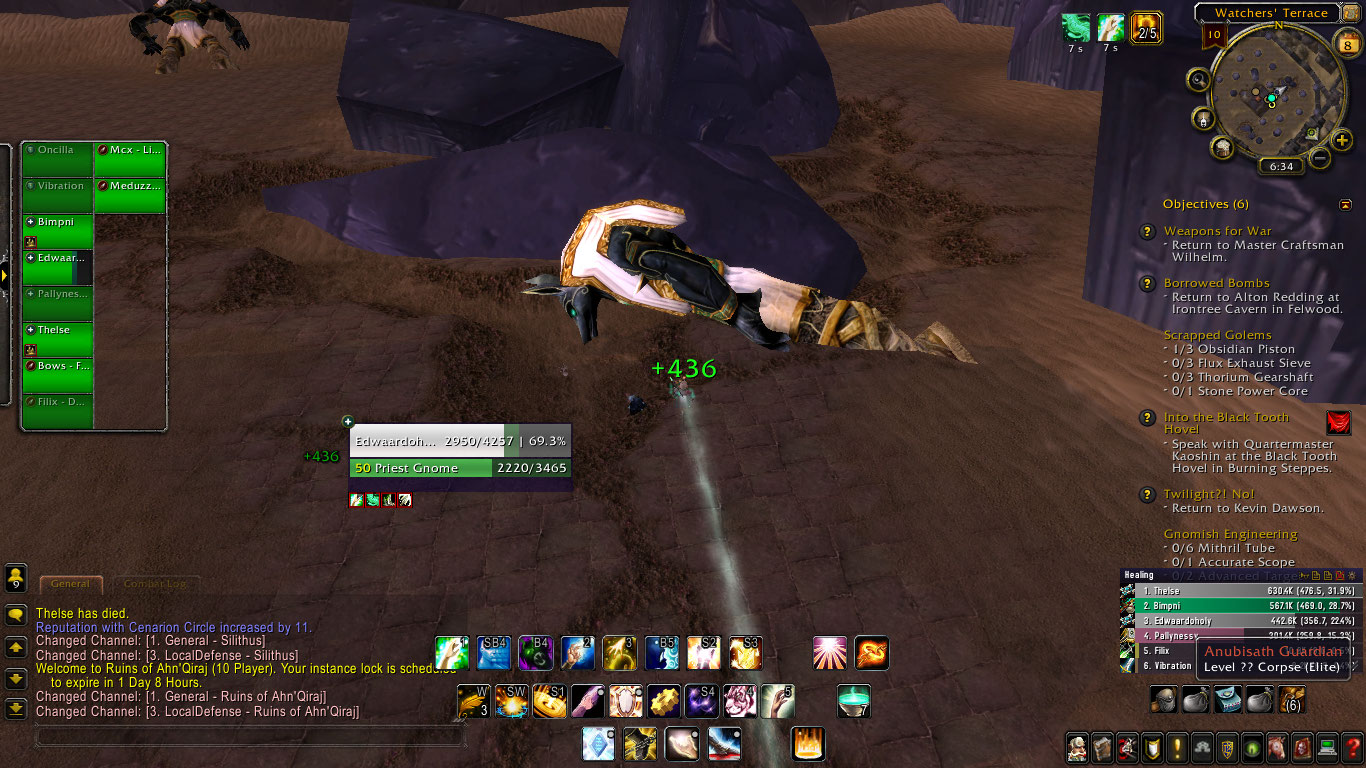Screen dimensions: 1366x768
Task: Open the red question mark help button
Action: pyautogui.click(x=1352, y=747)
